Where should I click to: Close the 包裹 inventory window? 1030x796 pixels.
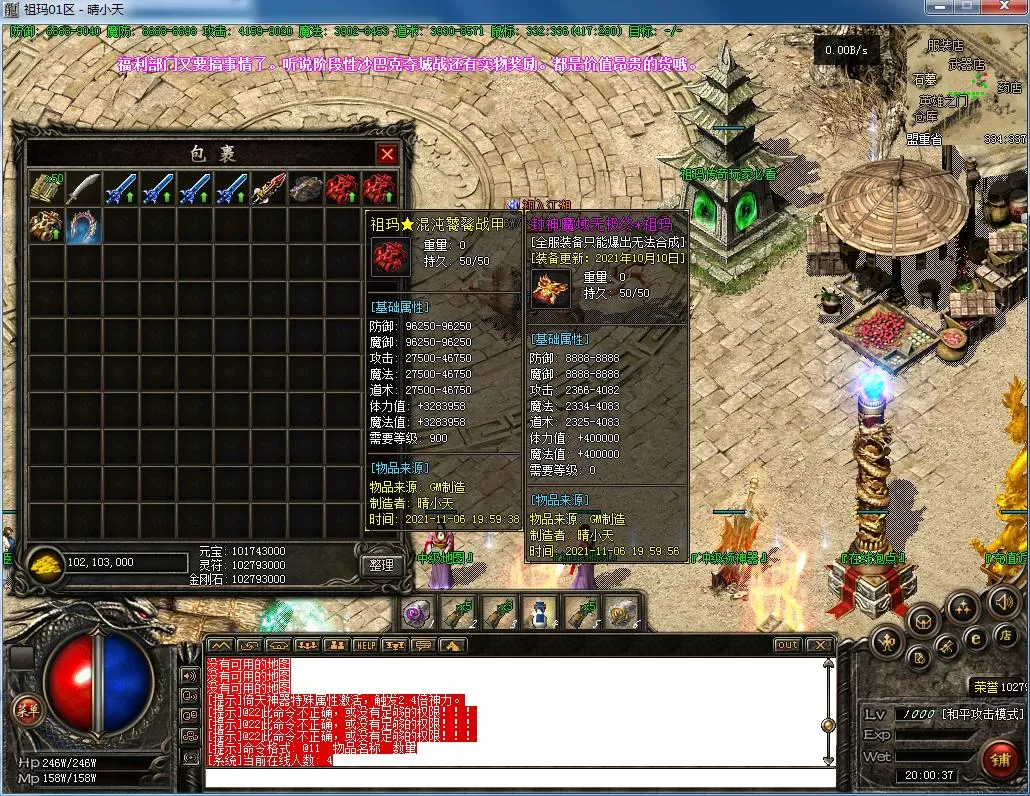[x=387, y=154]
